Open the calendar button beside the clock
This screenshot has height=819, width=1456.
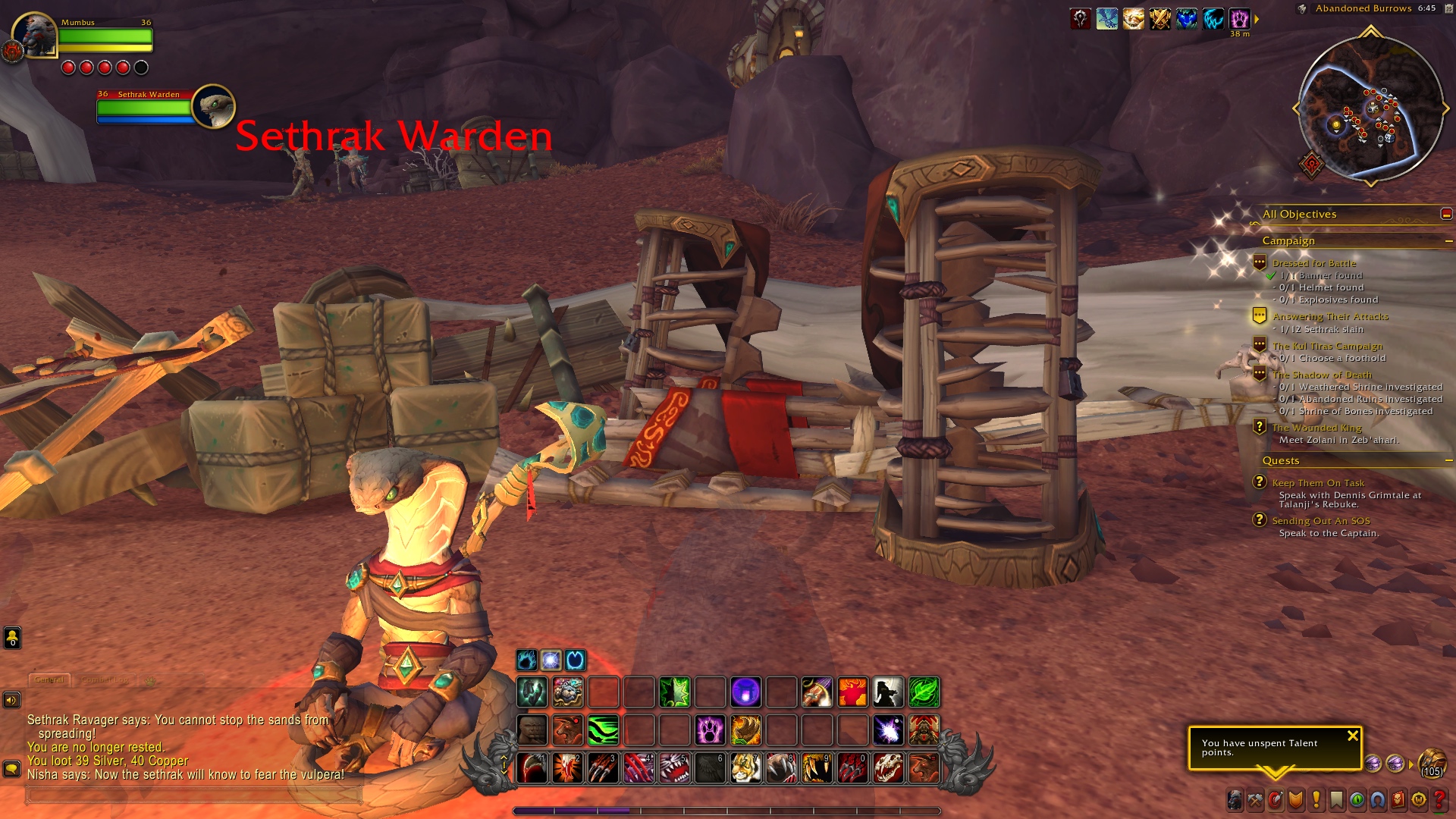(1302, 9)
